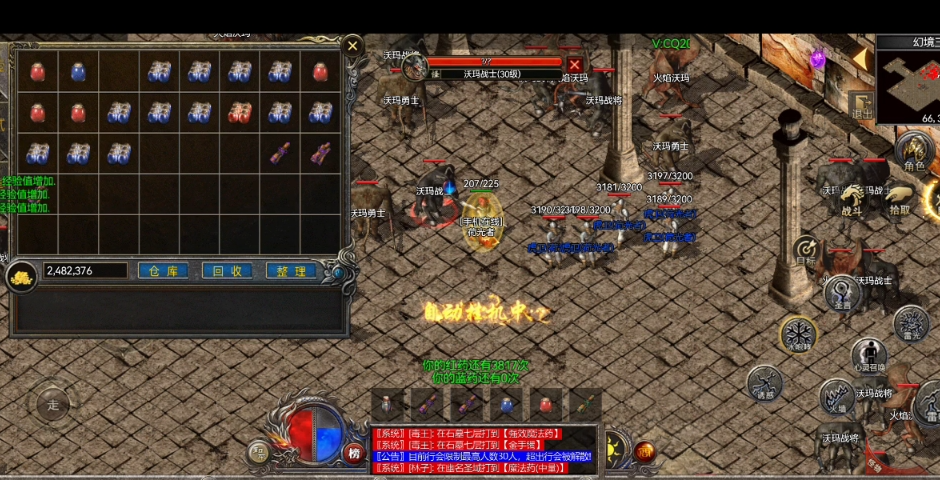This screenshot has height=480, width=940.
Task: Tap the 拾取 pickup button
Action: 900,199
